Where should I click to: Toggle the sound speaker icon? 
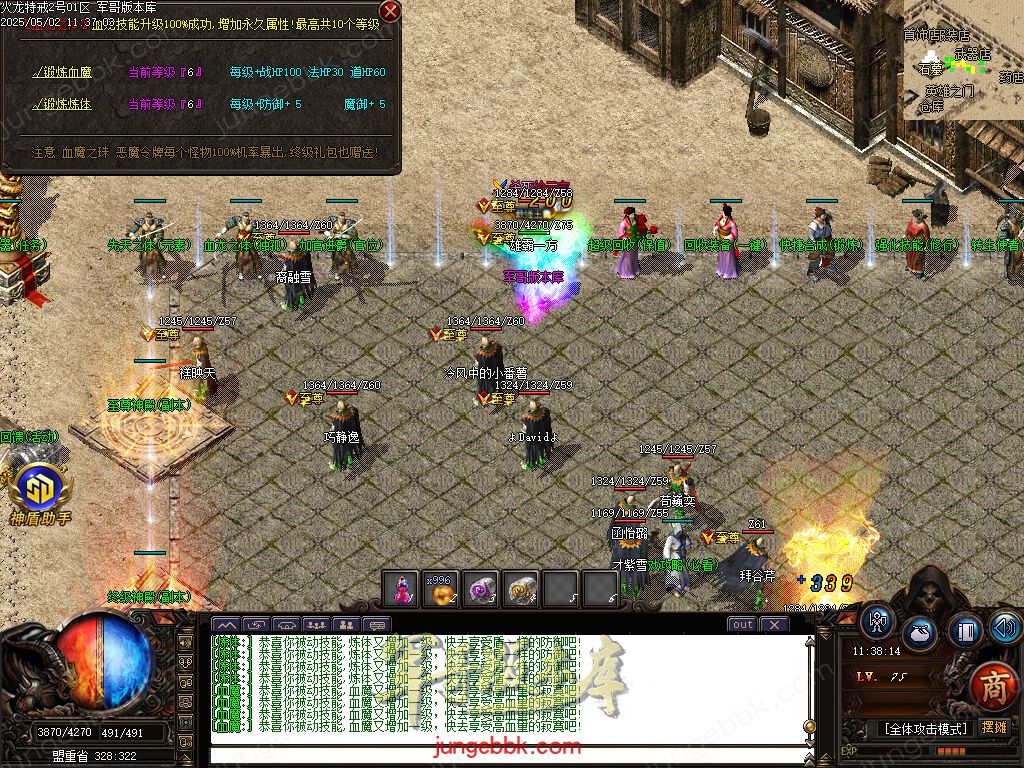click(1004, 627)
